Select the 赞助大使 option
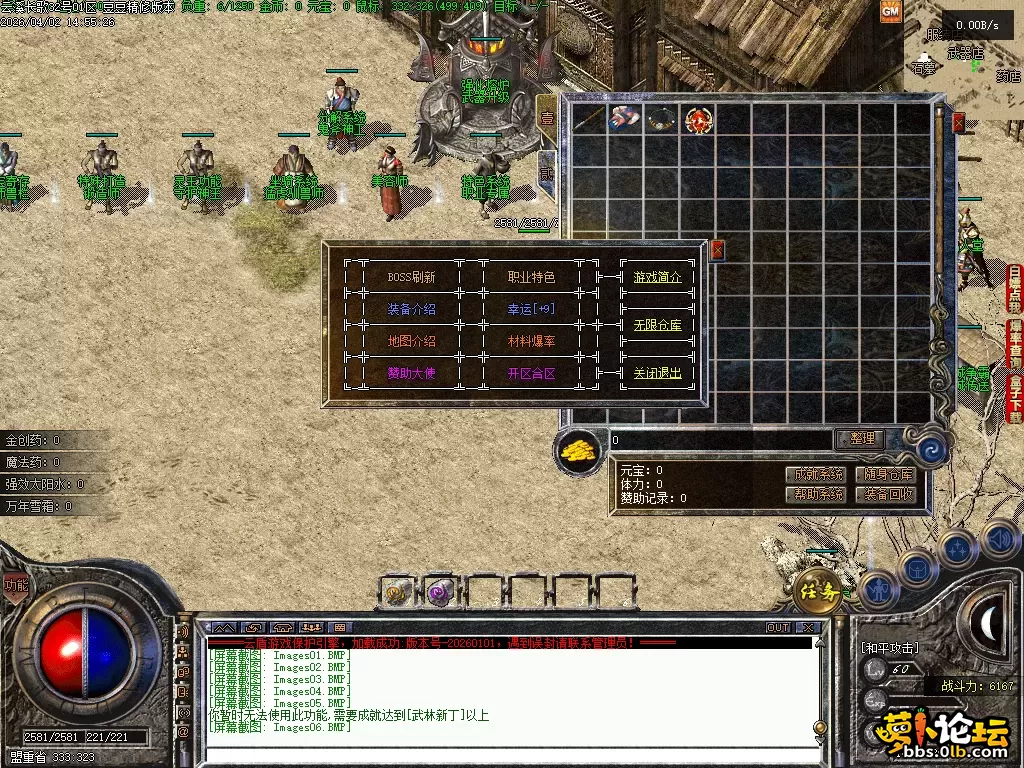 click(x=411, y=373)
